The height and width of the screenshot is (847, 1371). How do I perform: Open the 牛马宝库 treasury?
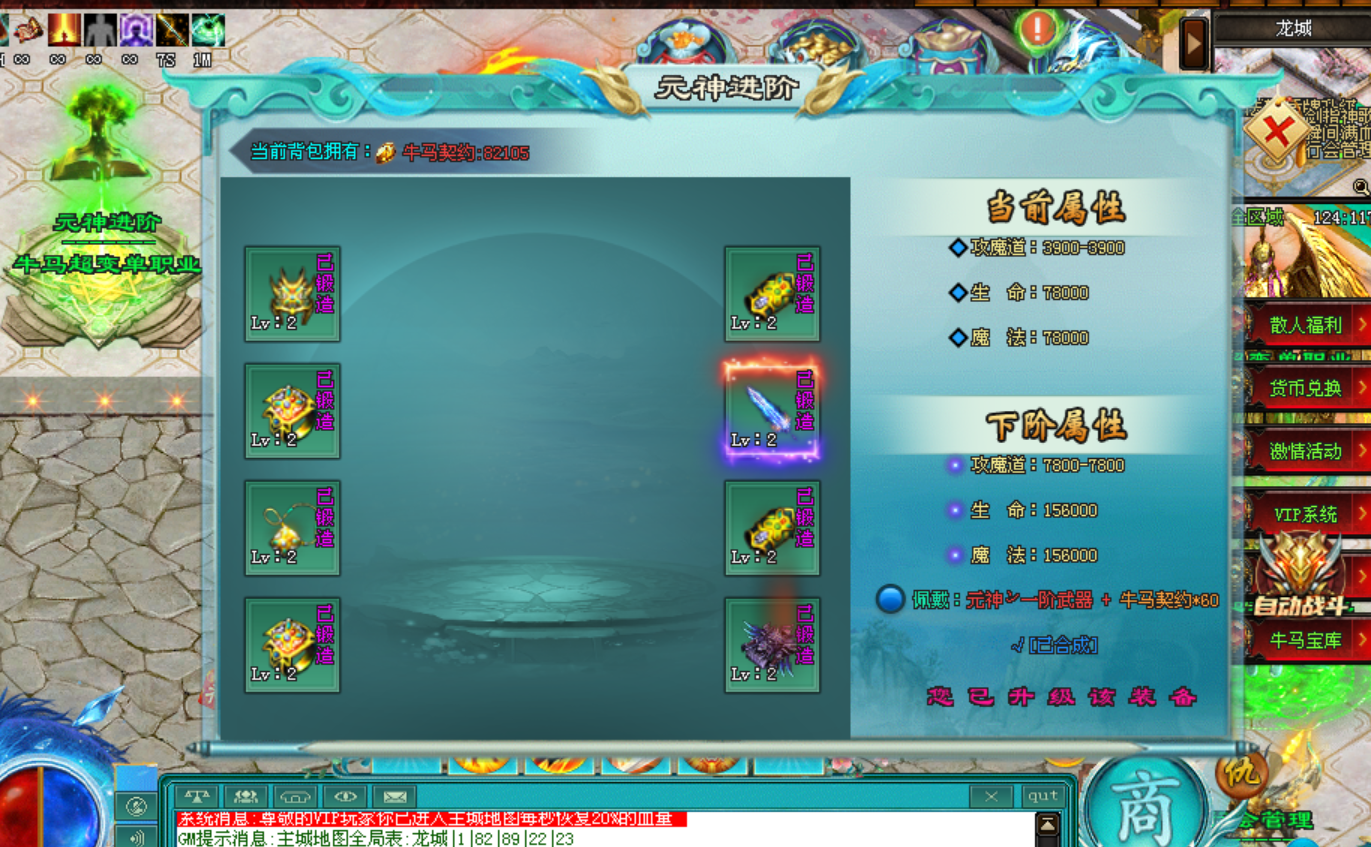1306,640
